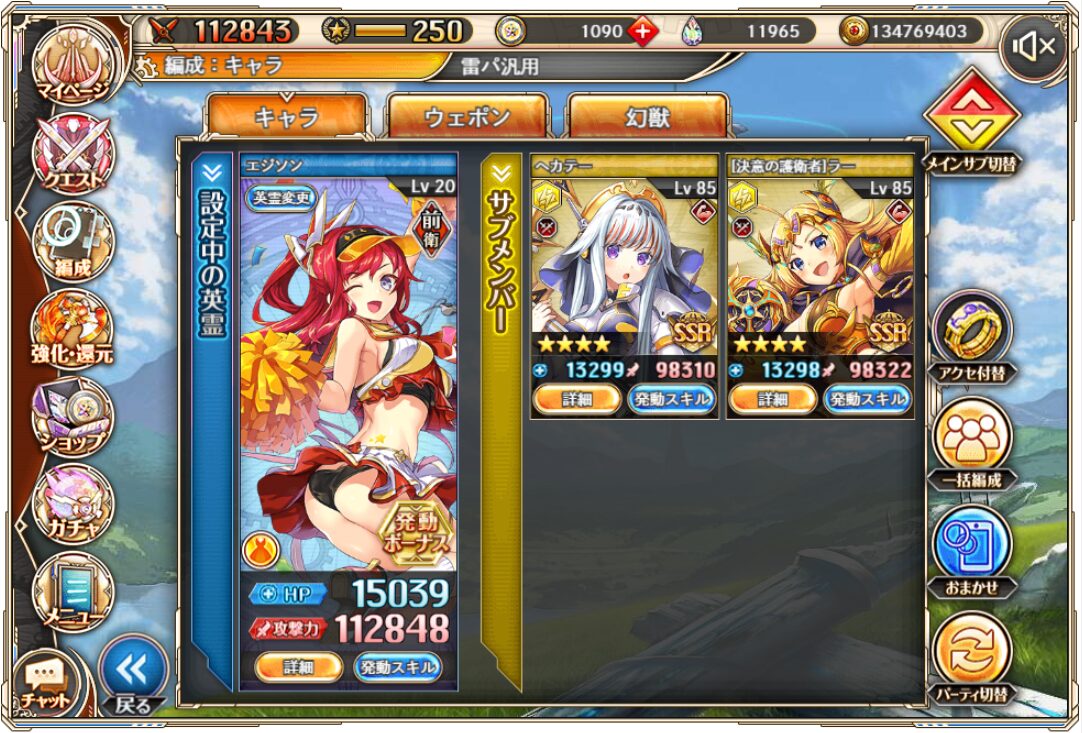Switch to the ウェポン tab

[x=467, y=117]
